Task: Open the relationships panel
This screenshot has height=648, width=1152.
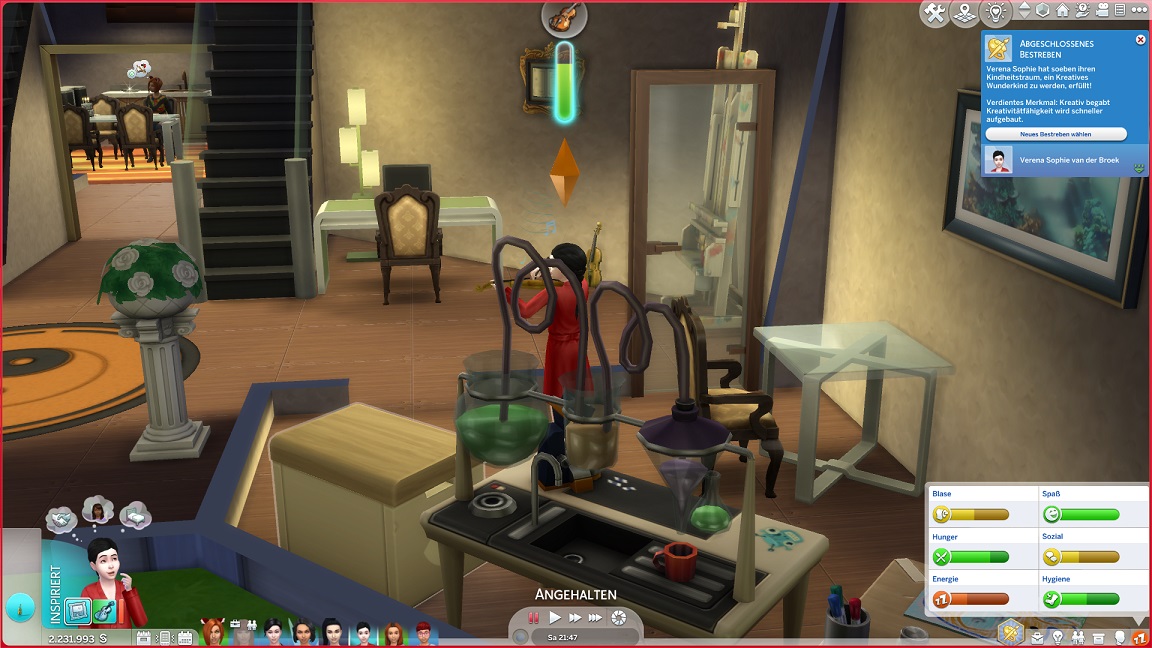Action: (x=1078, y=637)
